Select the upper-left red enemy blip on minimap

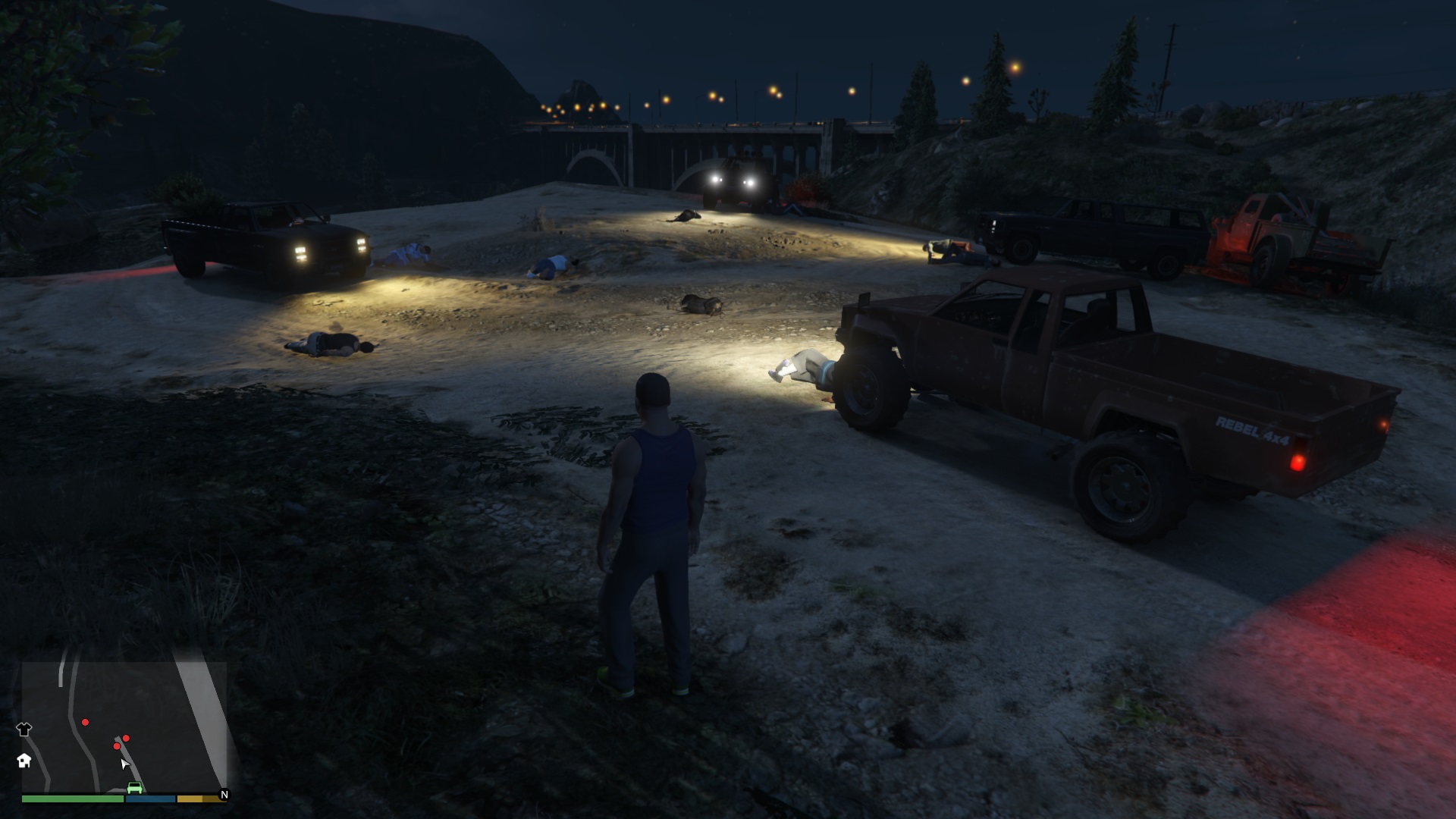[85, 723]
